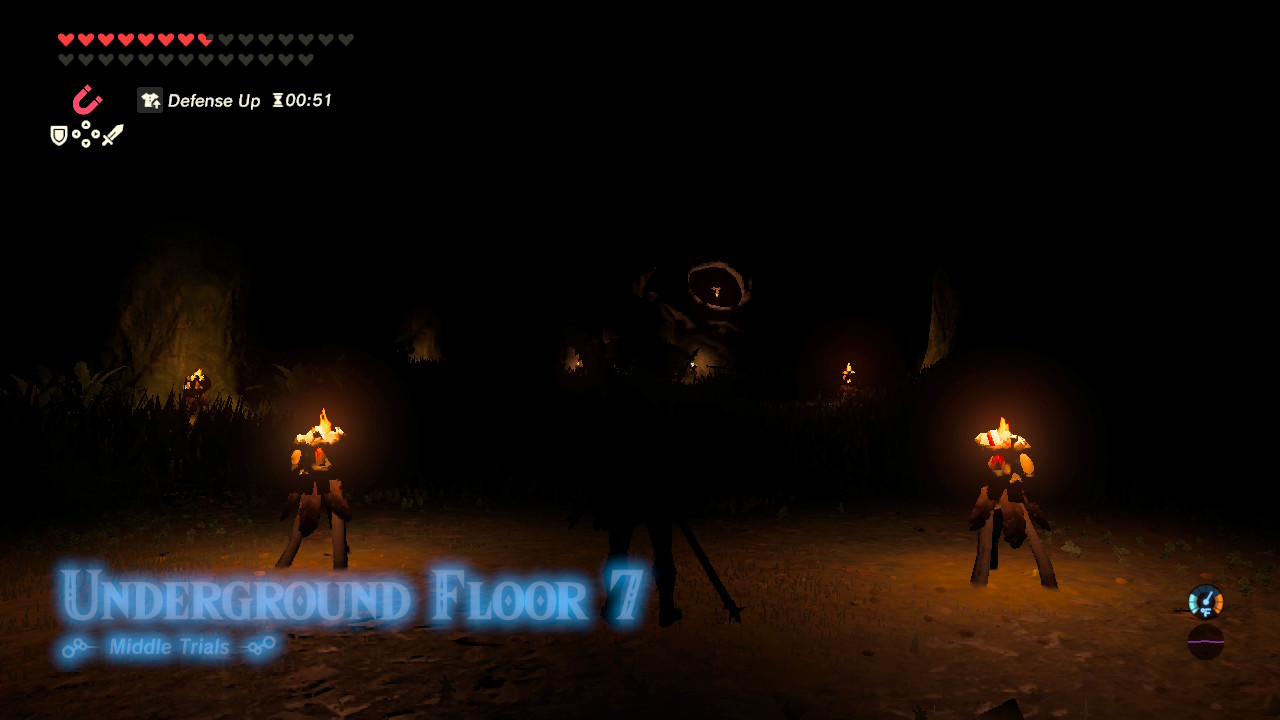Click the Defense Up text label
The width and height of the screenshot is (1280, 720).
[215, 100]
